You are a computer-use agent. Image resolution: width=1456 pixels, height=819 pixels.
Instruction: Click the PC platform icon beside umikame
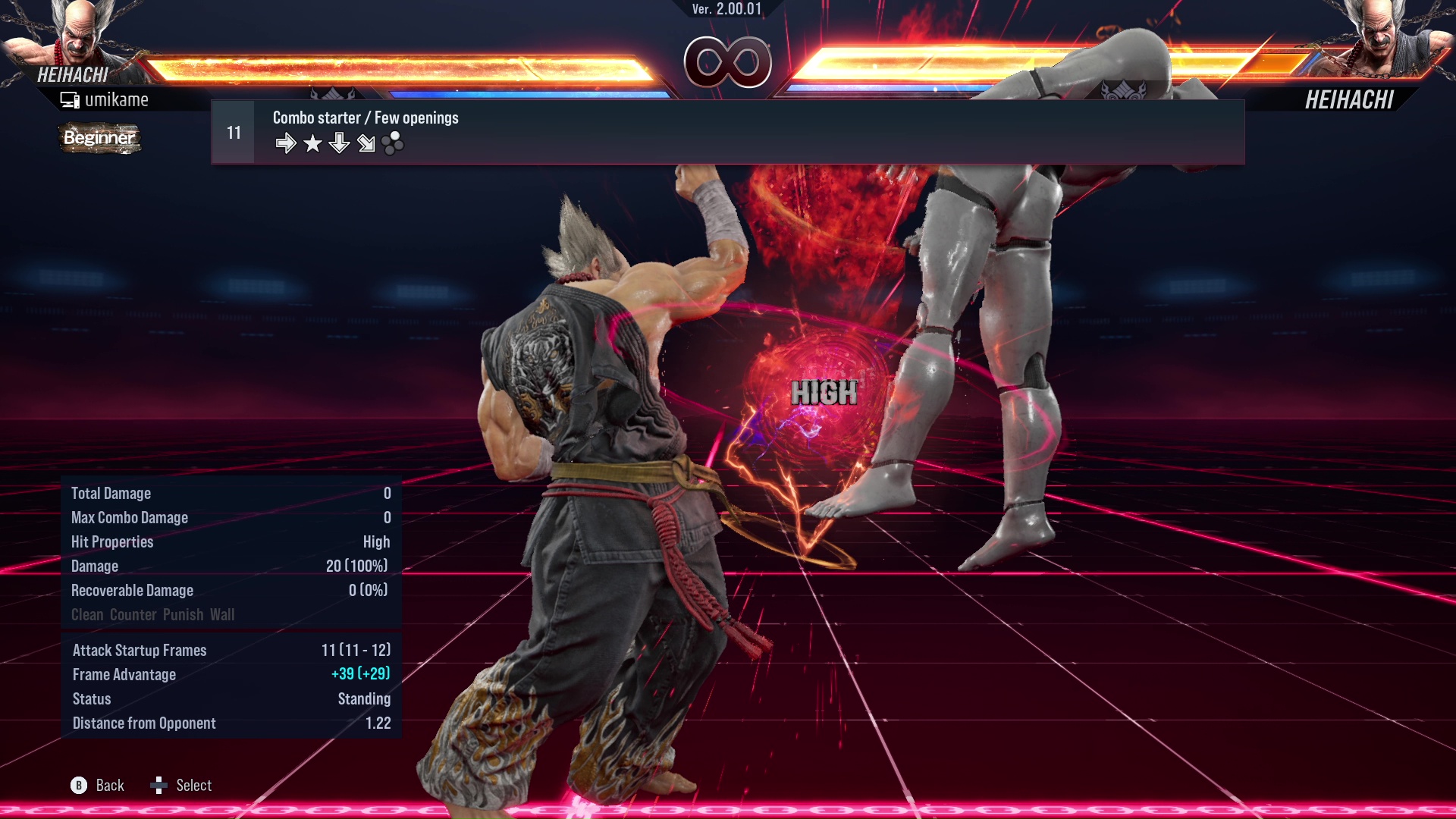[71, 99]
